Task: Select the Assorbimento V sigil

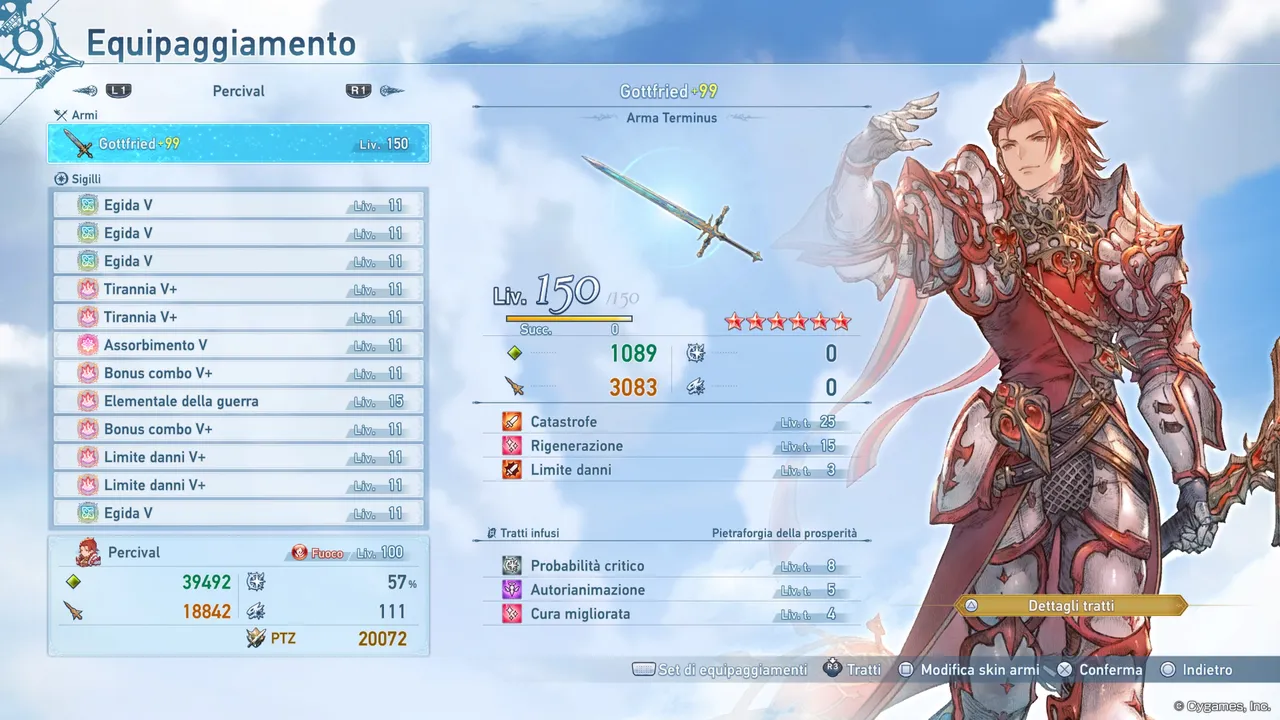Action: click(240, 345)
